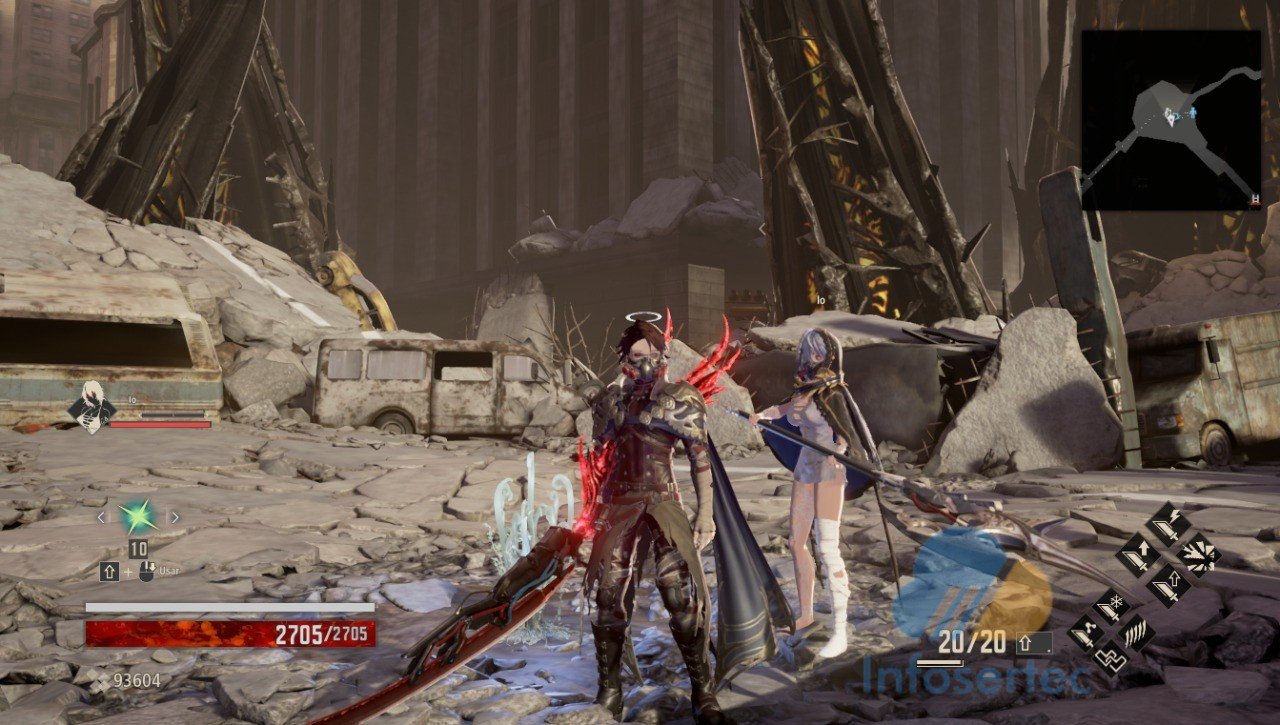Select the interlocking zigzag gift

pyautogui.click(x=1109, y=660)
